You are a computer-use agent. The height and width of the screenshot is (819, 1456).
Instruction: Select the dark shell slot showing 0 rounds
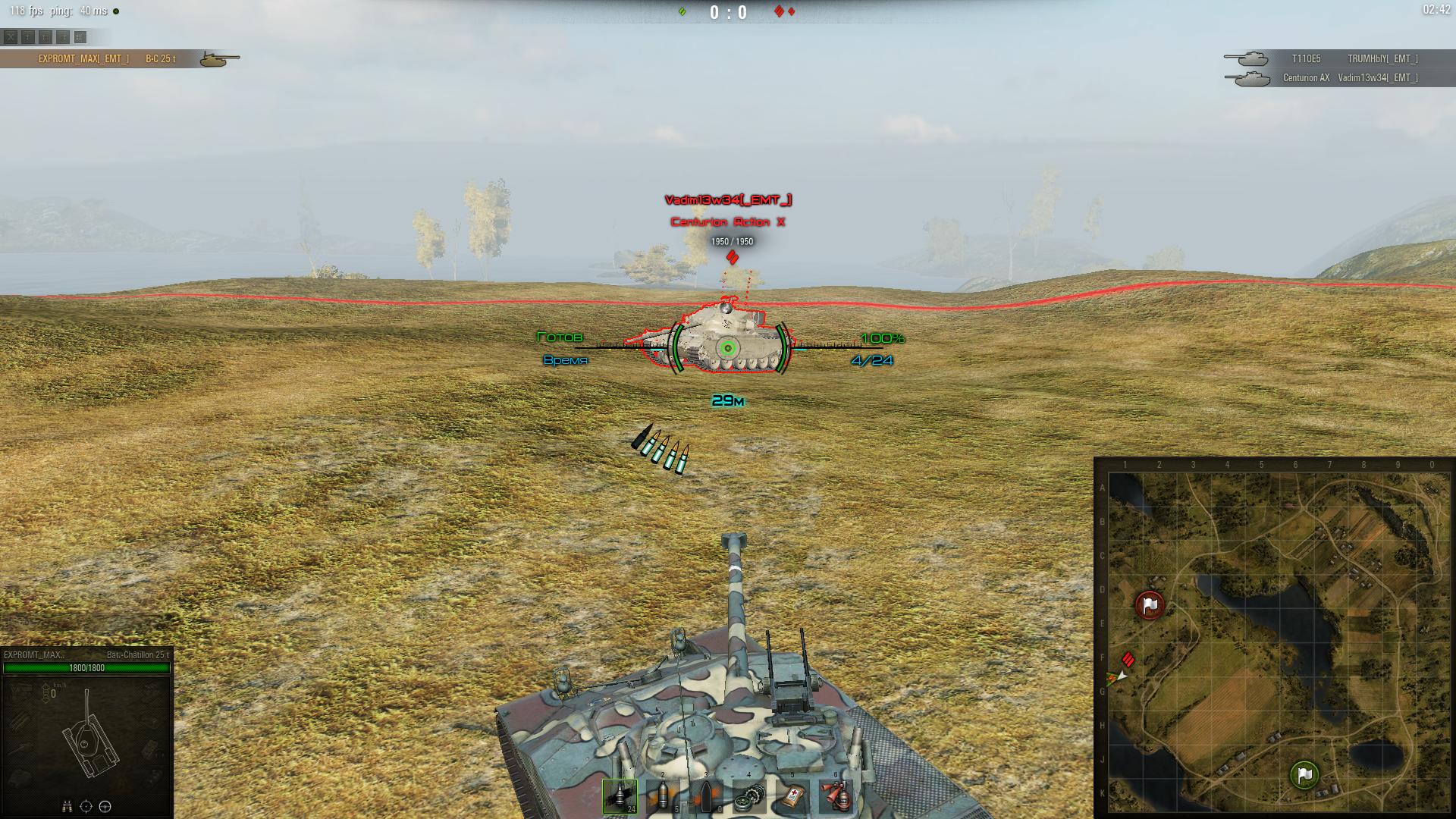pos(706,796)
